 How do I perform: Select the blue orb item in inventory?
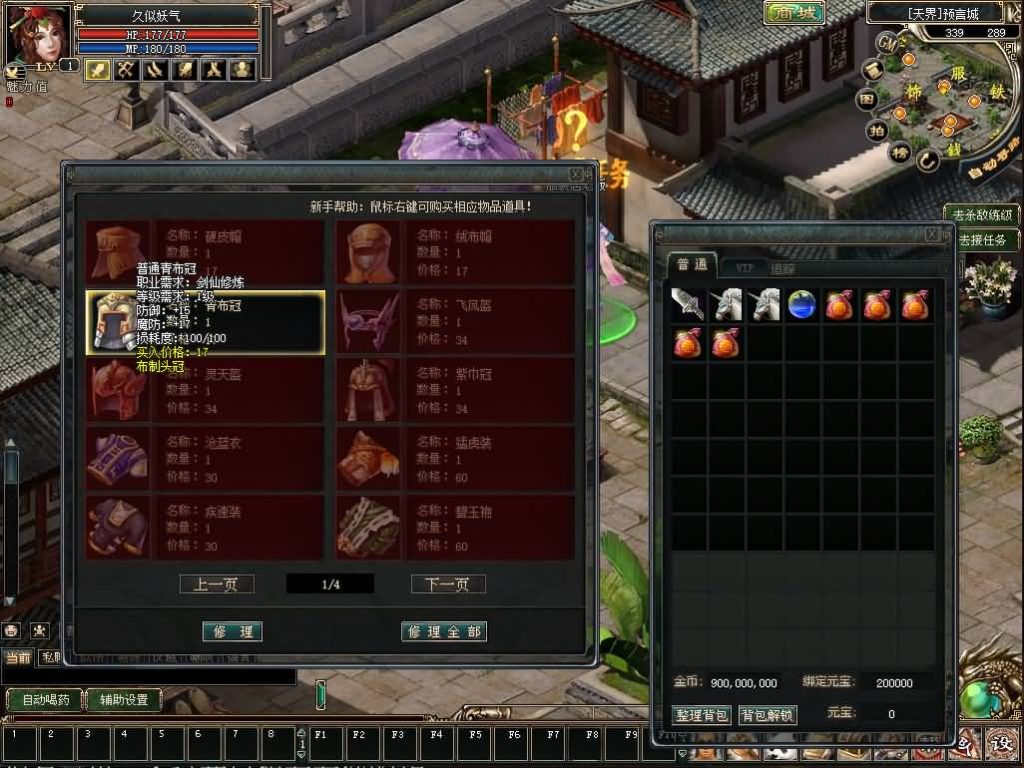tap(801, 305)
